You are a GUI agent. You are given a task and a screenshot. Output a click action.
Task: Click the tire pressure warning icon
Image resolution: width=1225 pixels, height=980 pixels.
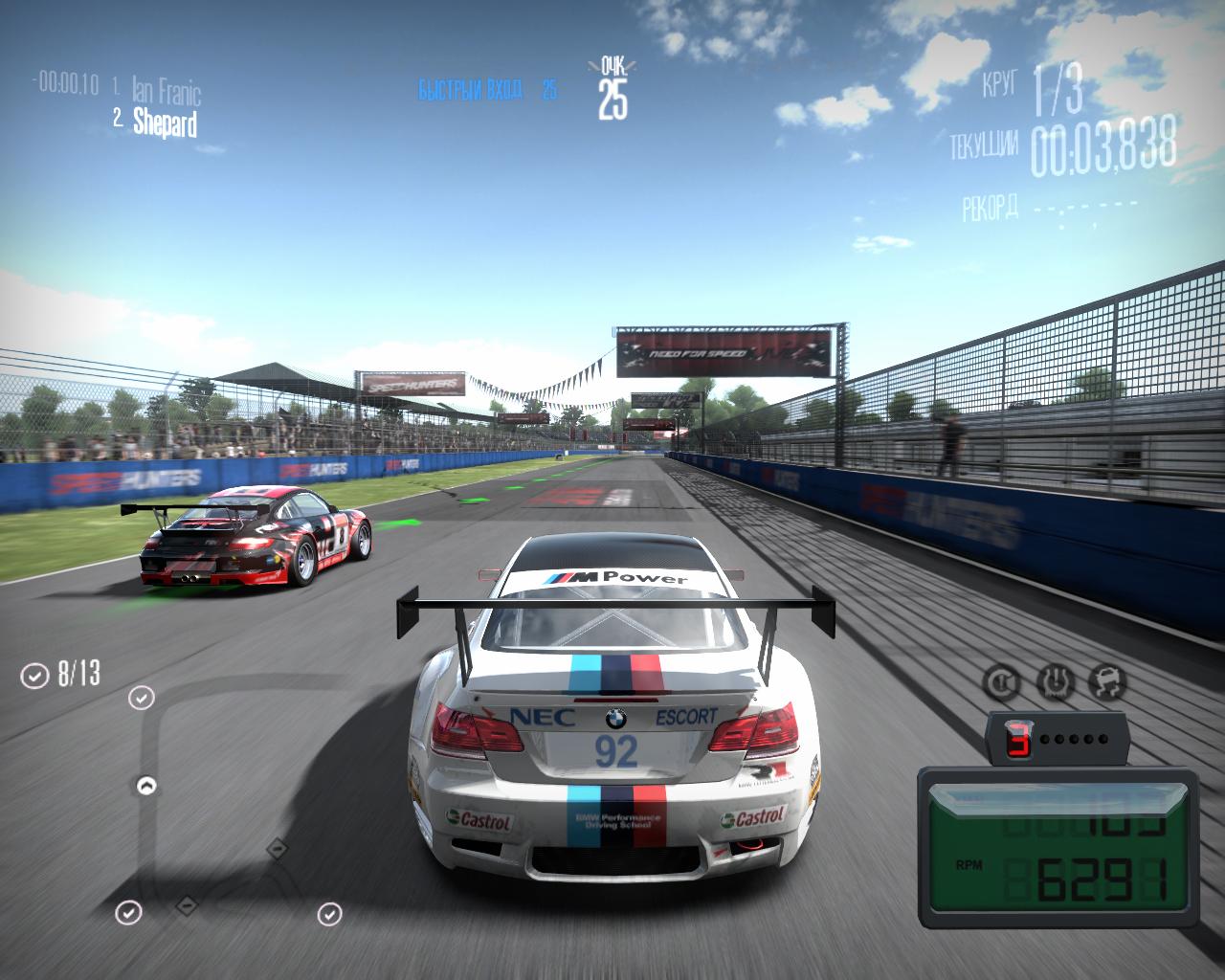(1057, 683)
